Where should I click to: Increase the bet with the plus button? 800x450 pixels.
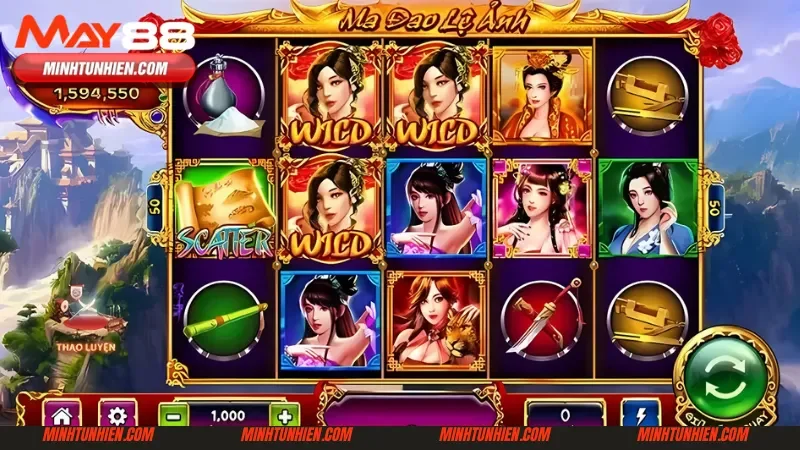284,416
